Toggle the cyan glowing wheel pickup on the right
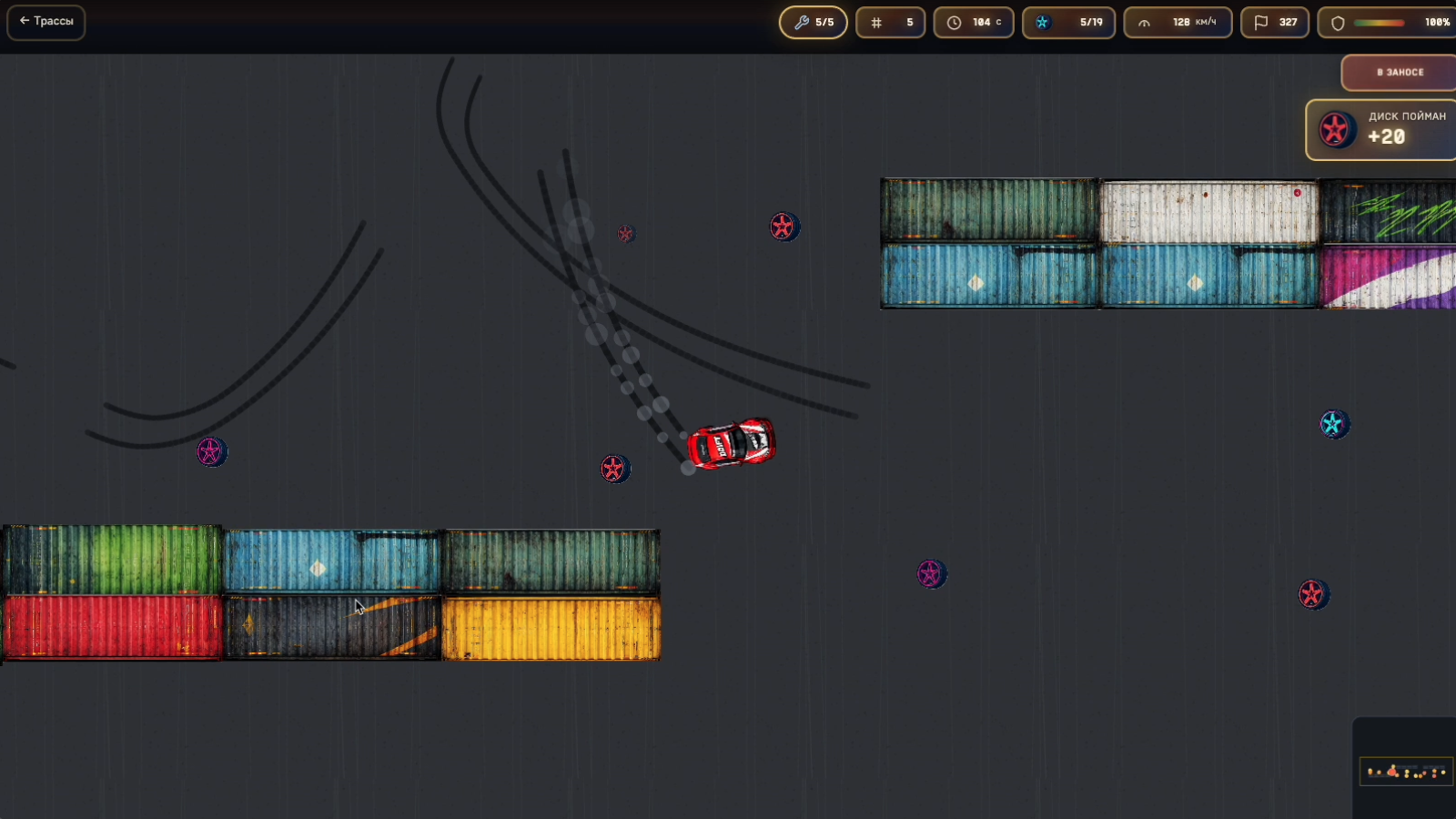 point(1334,422)
